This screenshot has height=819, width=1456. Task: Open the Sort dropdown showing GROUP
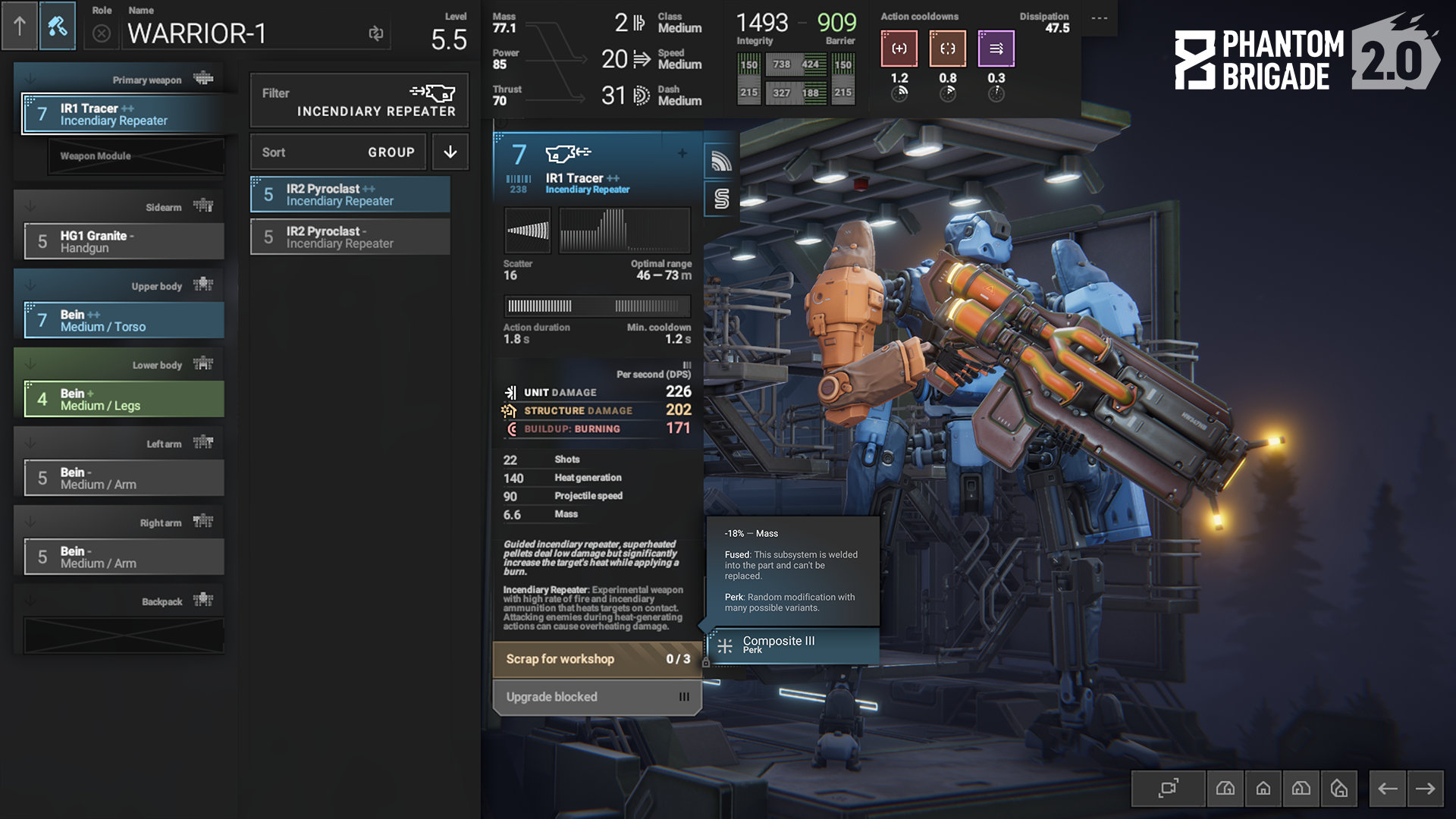click(338, 152)
